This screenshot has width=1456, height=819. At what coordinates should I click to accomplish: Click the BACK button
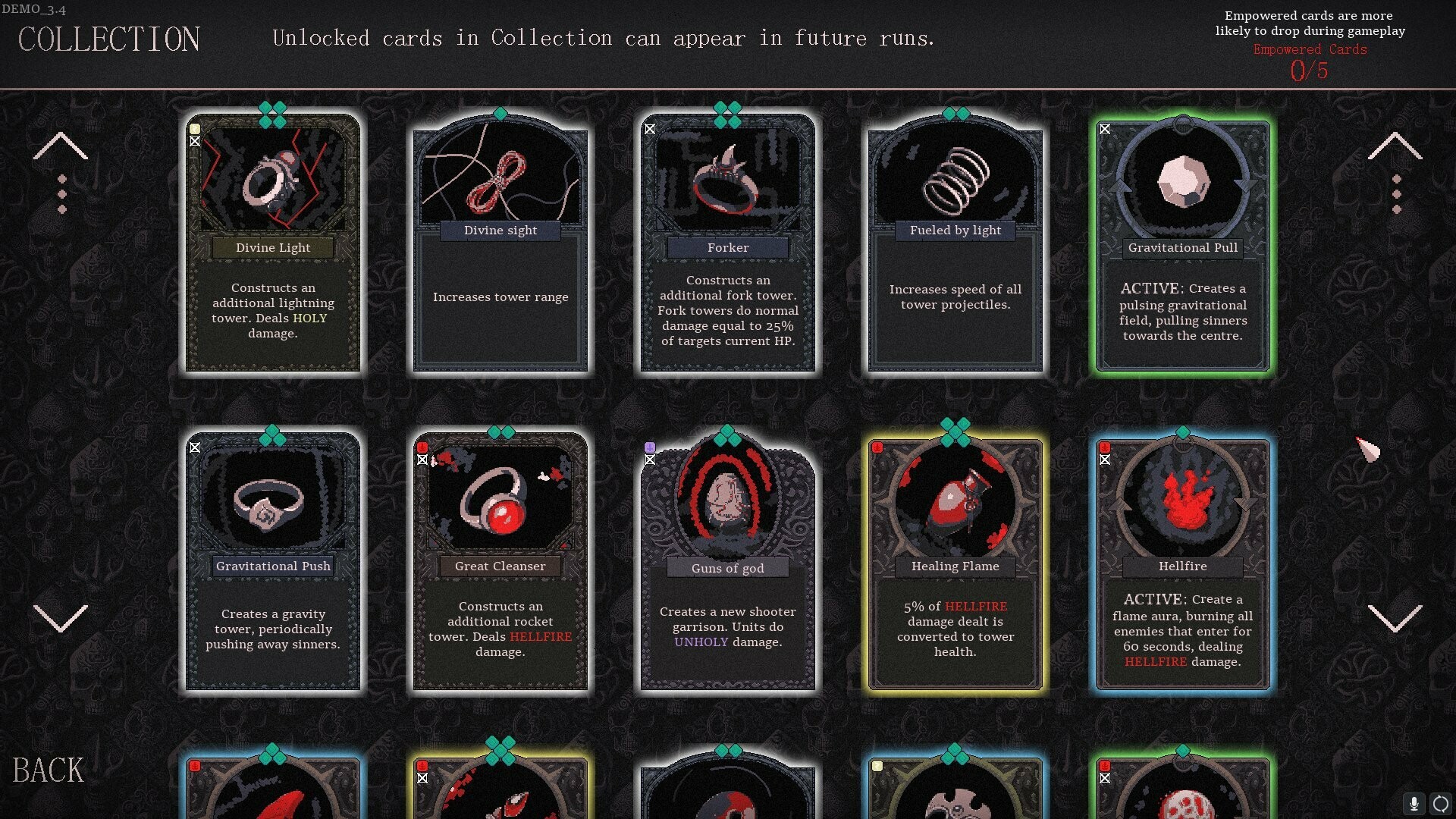coord(49,770)
